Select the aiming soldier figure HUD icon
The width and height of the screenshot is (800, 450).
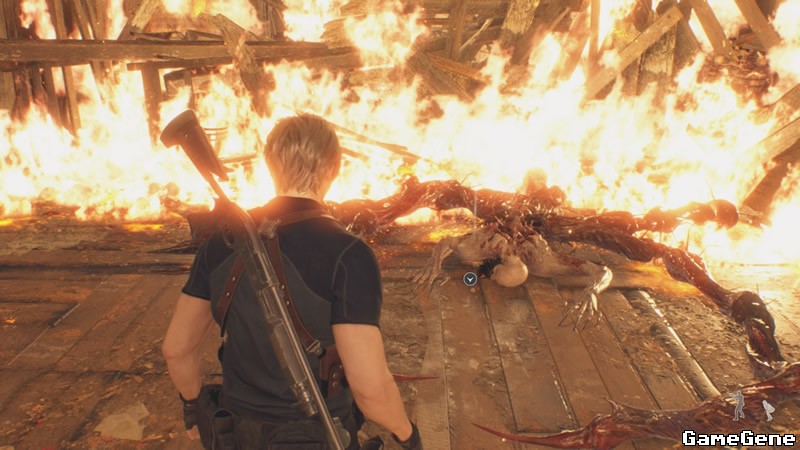738,405
